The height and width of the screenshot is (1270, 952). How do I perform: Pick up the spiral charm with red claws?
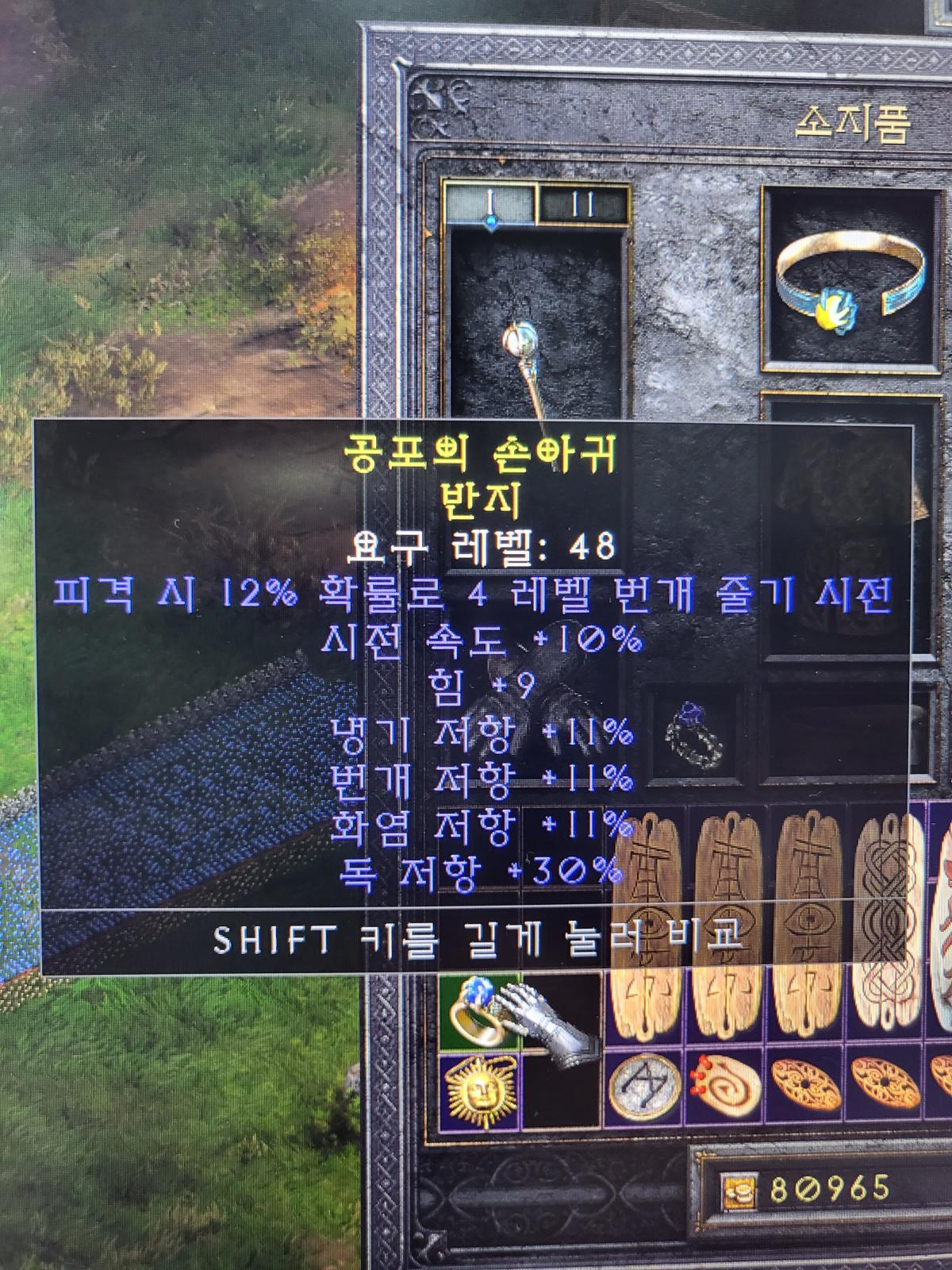724,1085
